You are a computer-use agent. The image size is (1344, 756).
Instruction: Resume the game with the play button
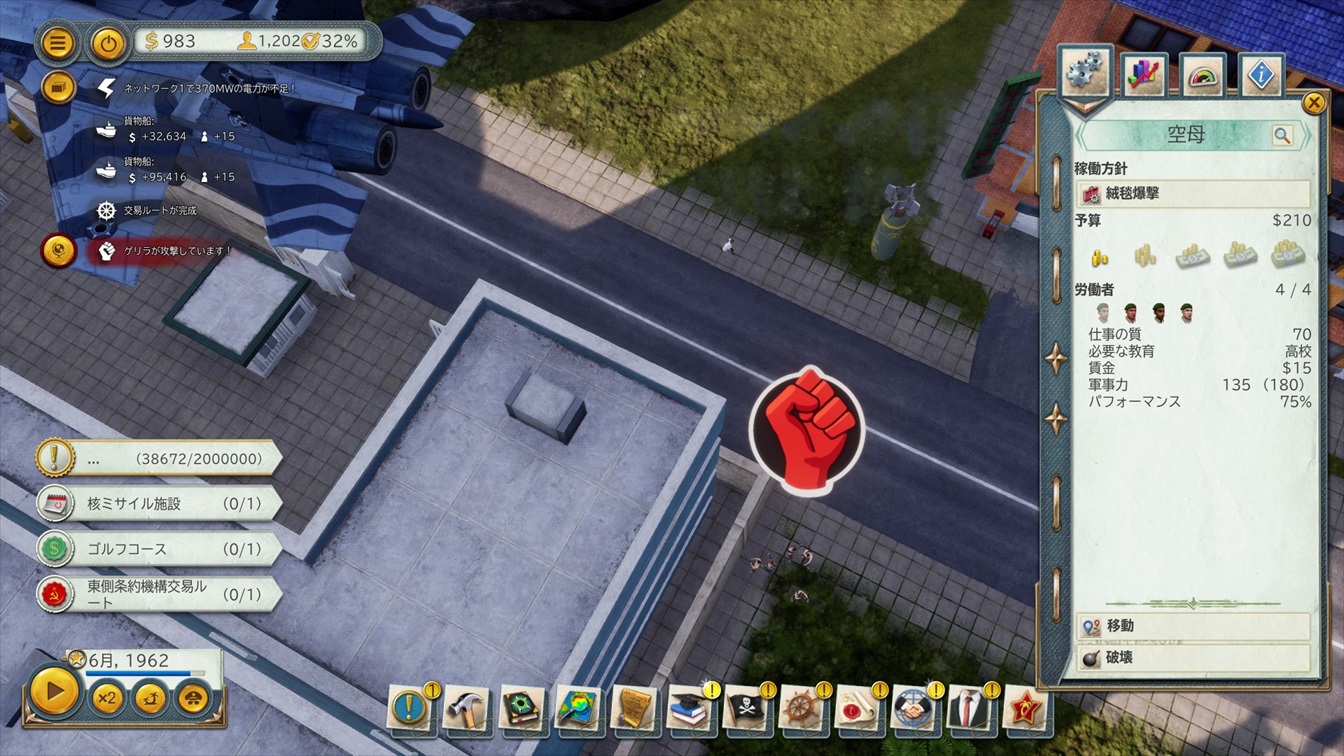(54, 690)
